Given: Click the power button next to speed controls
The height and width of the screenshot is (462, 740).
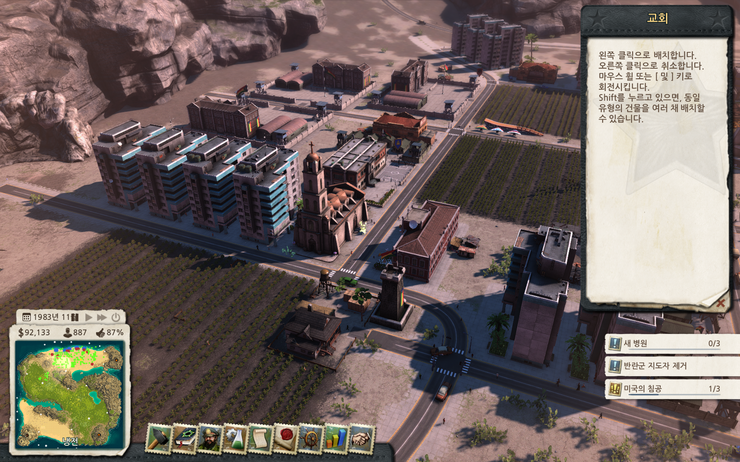Looking at the screenshot, I should pos(115,316).
